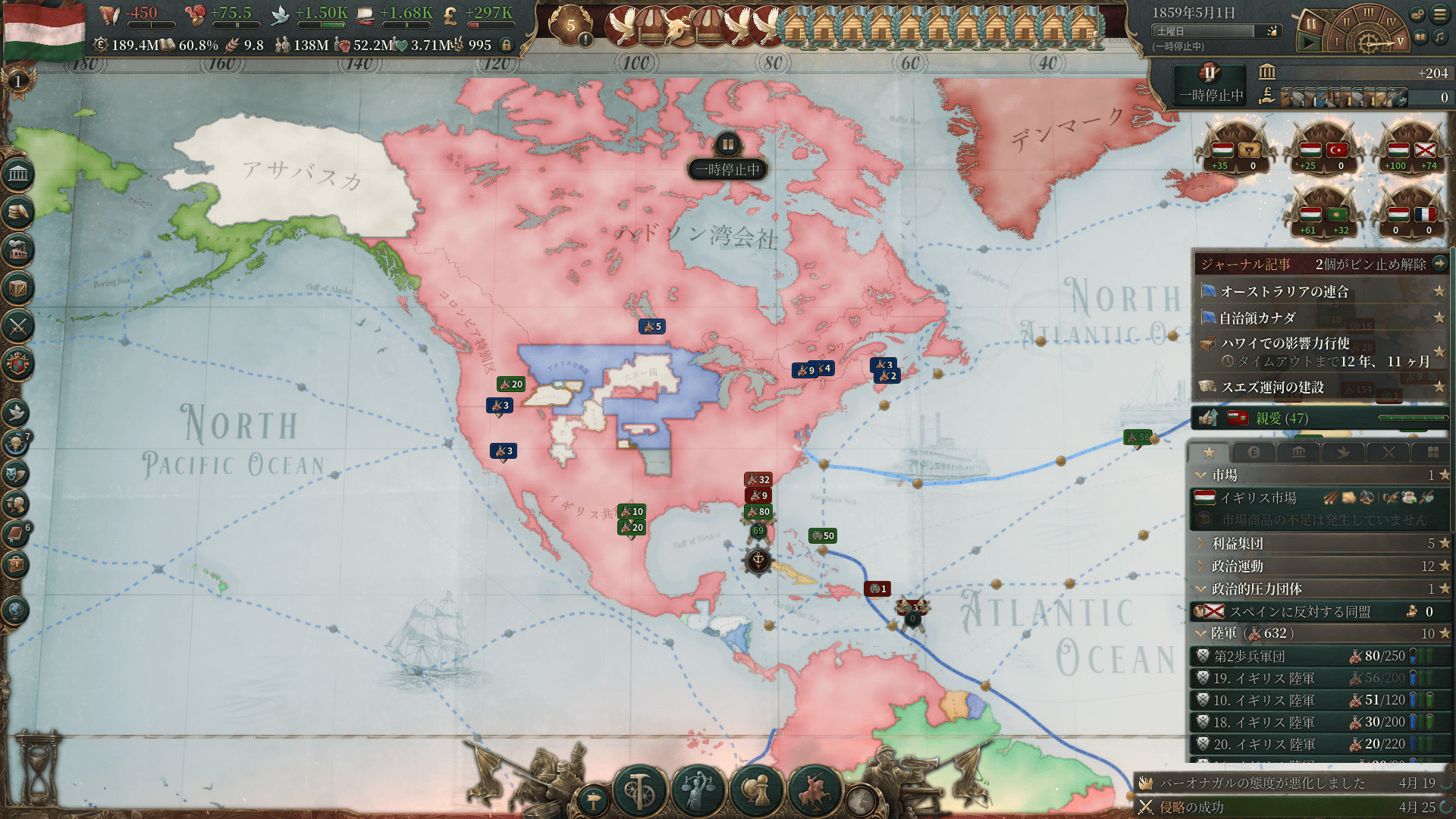Unpin the オーストラリアの連合 journal star
The image size is (1456, 819).
(1439, 292)
